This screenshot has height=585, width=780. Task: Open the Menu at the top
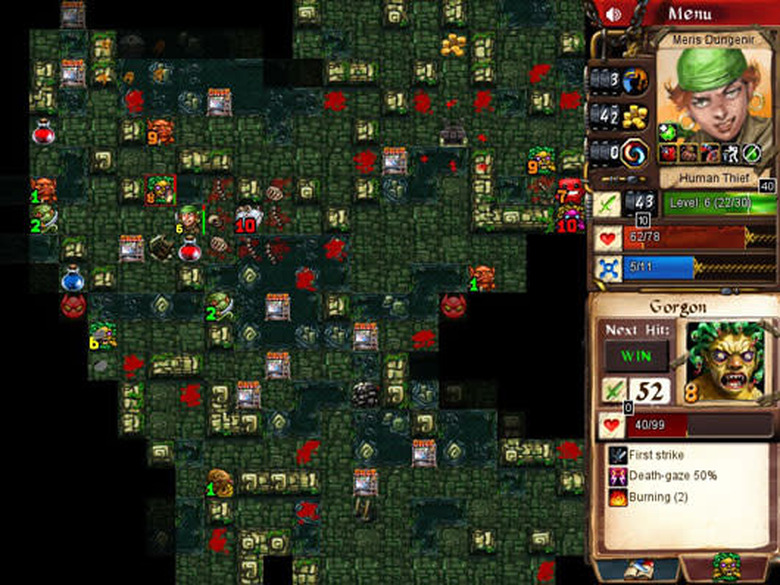pos(690,14)
